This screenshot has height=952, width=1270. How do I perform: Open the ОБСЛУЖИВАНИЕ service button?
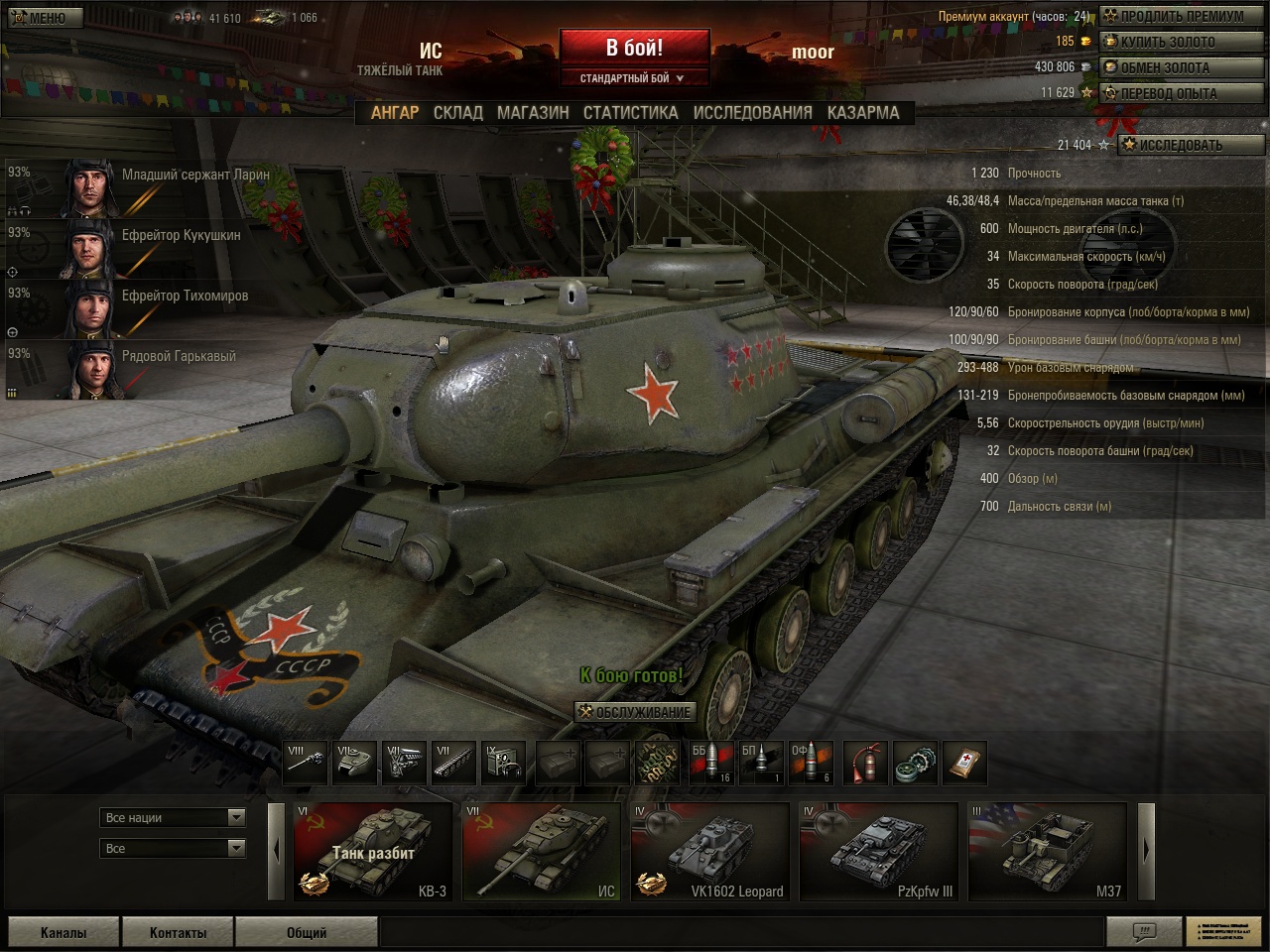click(x=635, y=712)
